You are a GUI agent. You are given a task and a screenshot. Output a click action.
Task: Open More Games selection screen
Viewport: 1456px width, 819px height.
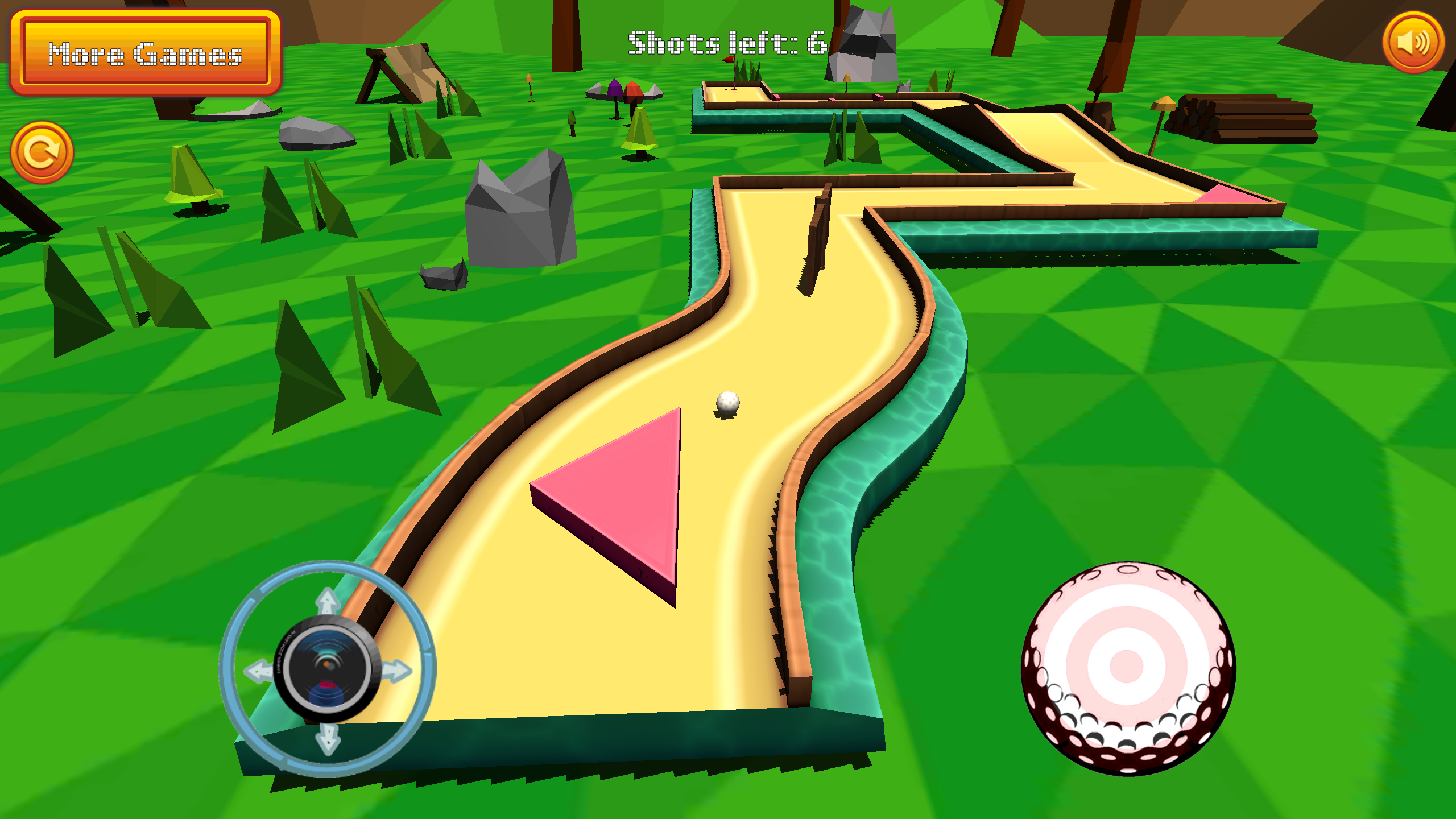[147, 54]
